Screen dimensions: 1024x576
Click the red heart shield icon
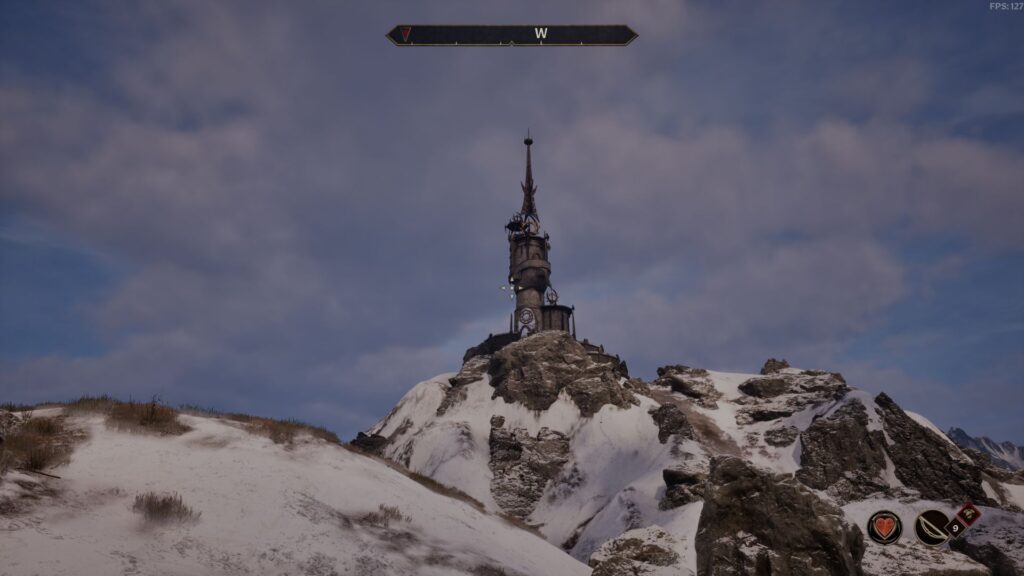(x=884, y=527)
